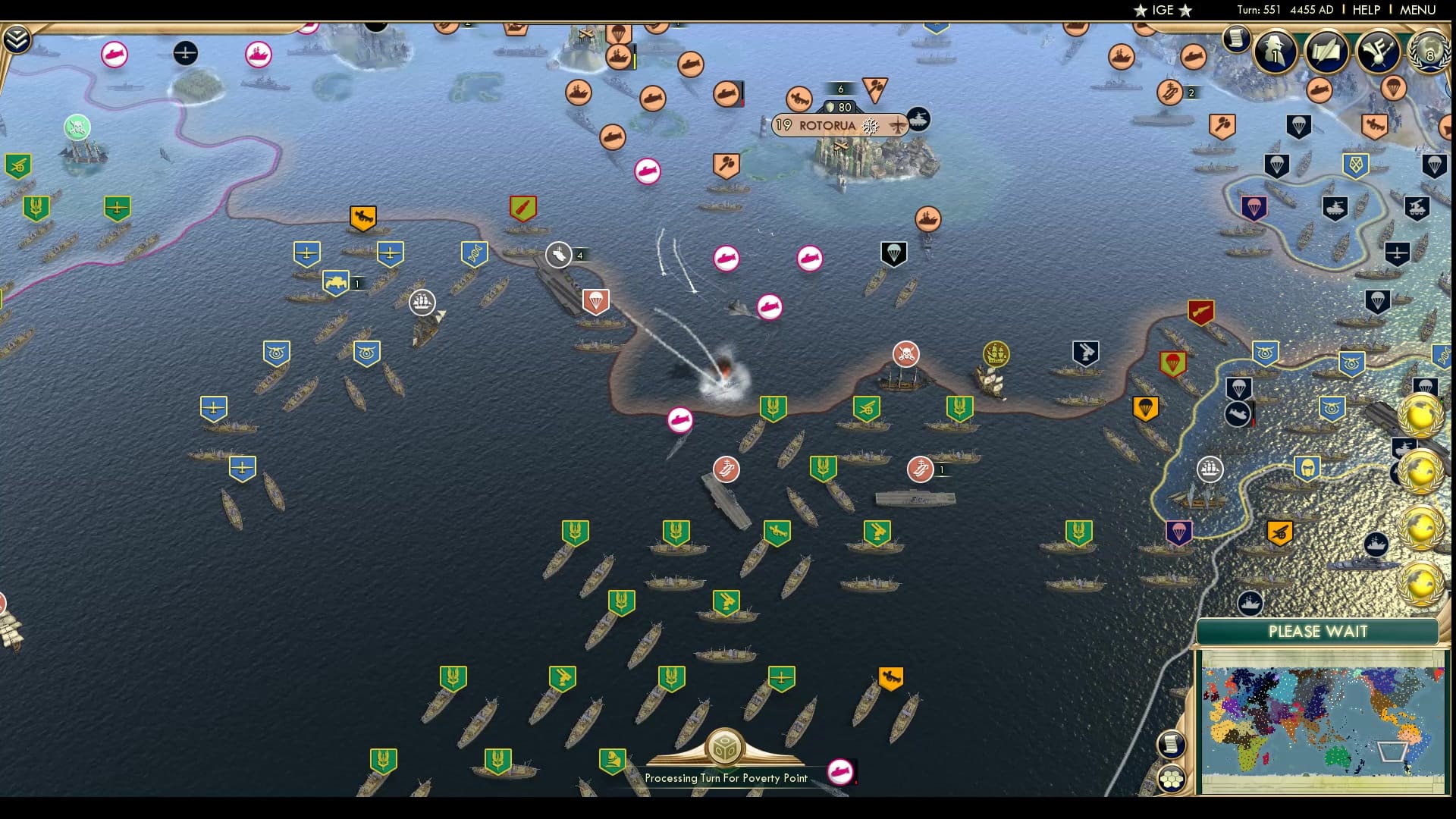The height and width of the screenshot is (819, 1456).
Task: Open the Espionage overview via the spy icon
Action: coord(1274,53)
